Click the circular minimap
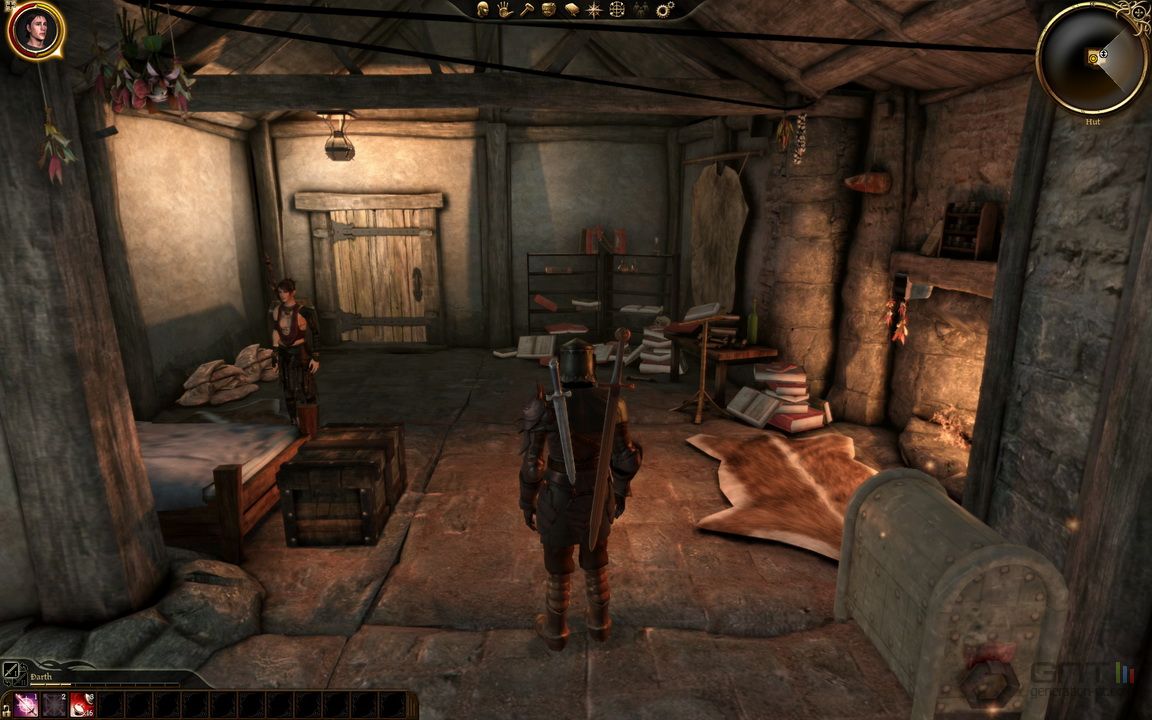This screenshot has height=720, width=1152. (1092, 58)
